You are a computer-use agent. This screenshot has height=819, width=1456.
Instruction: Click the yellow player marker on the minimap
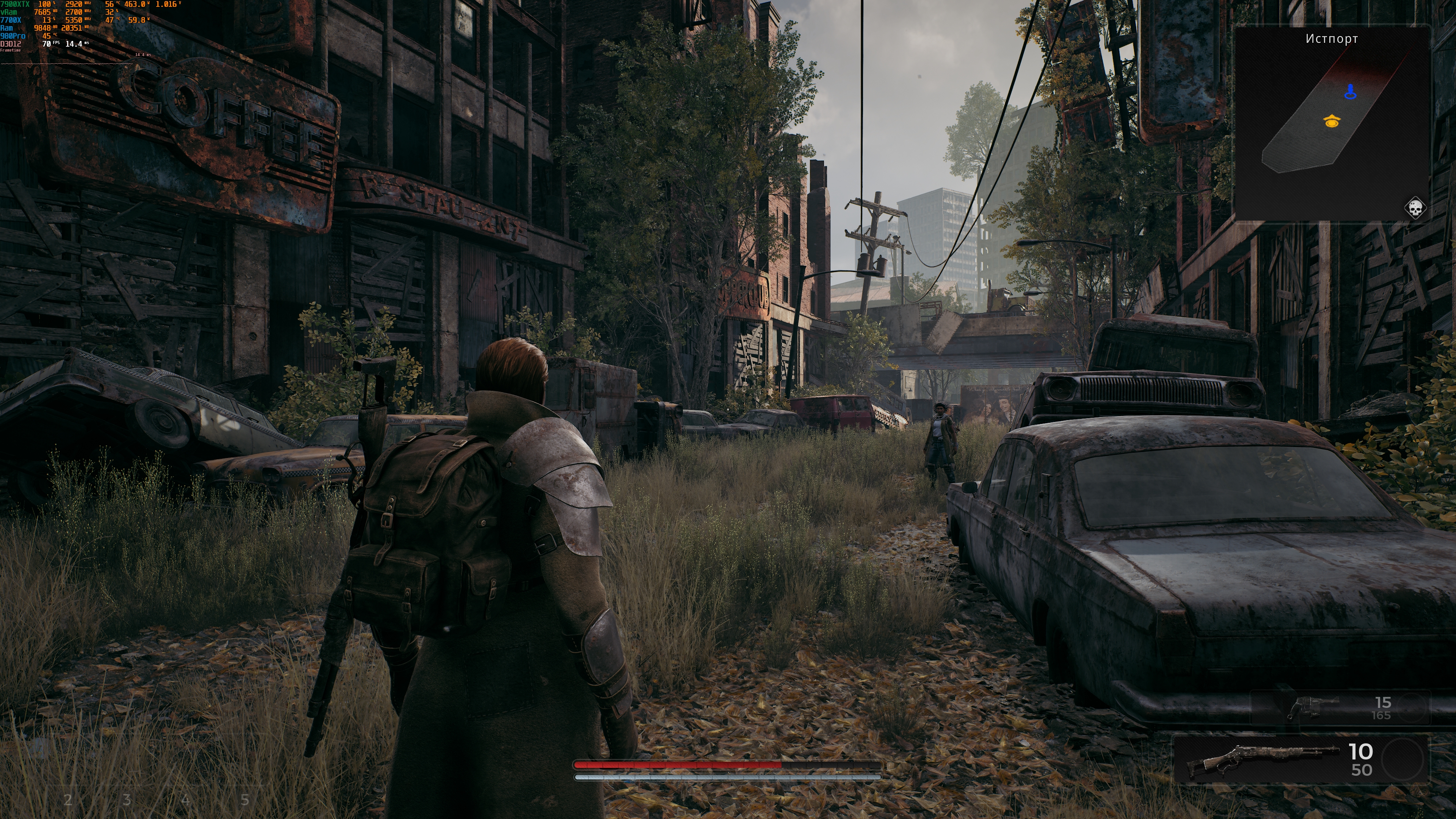pyautogui.click(x=1332, y=121)
